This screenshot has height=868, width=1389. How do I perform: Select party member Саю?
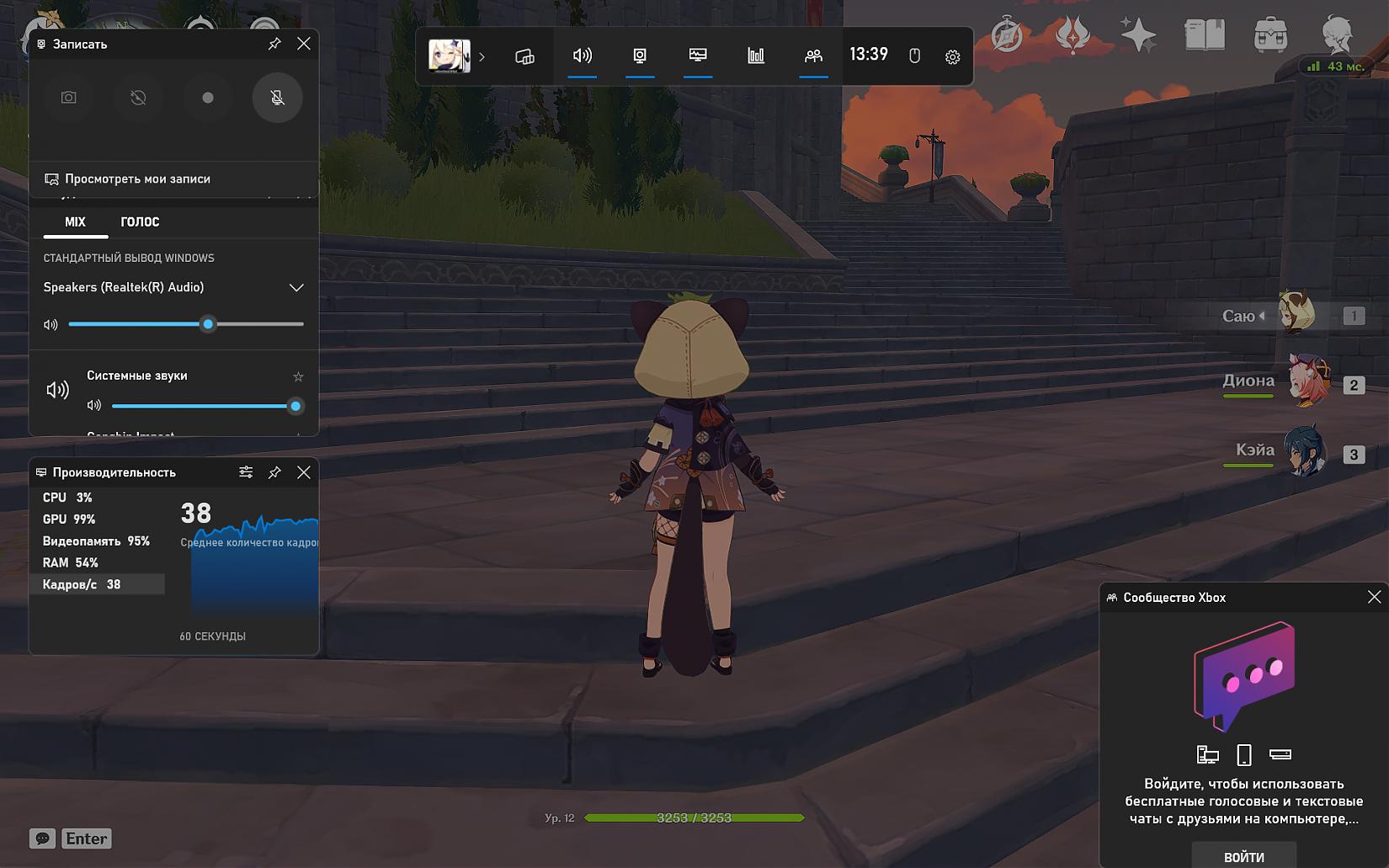[x=1296, y=315]
